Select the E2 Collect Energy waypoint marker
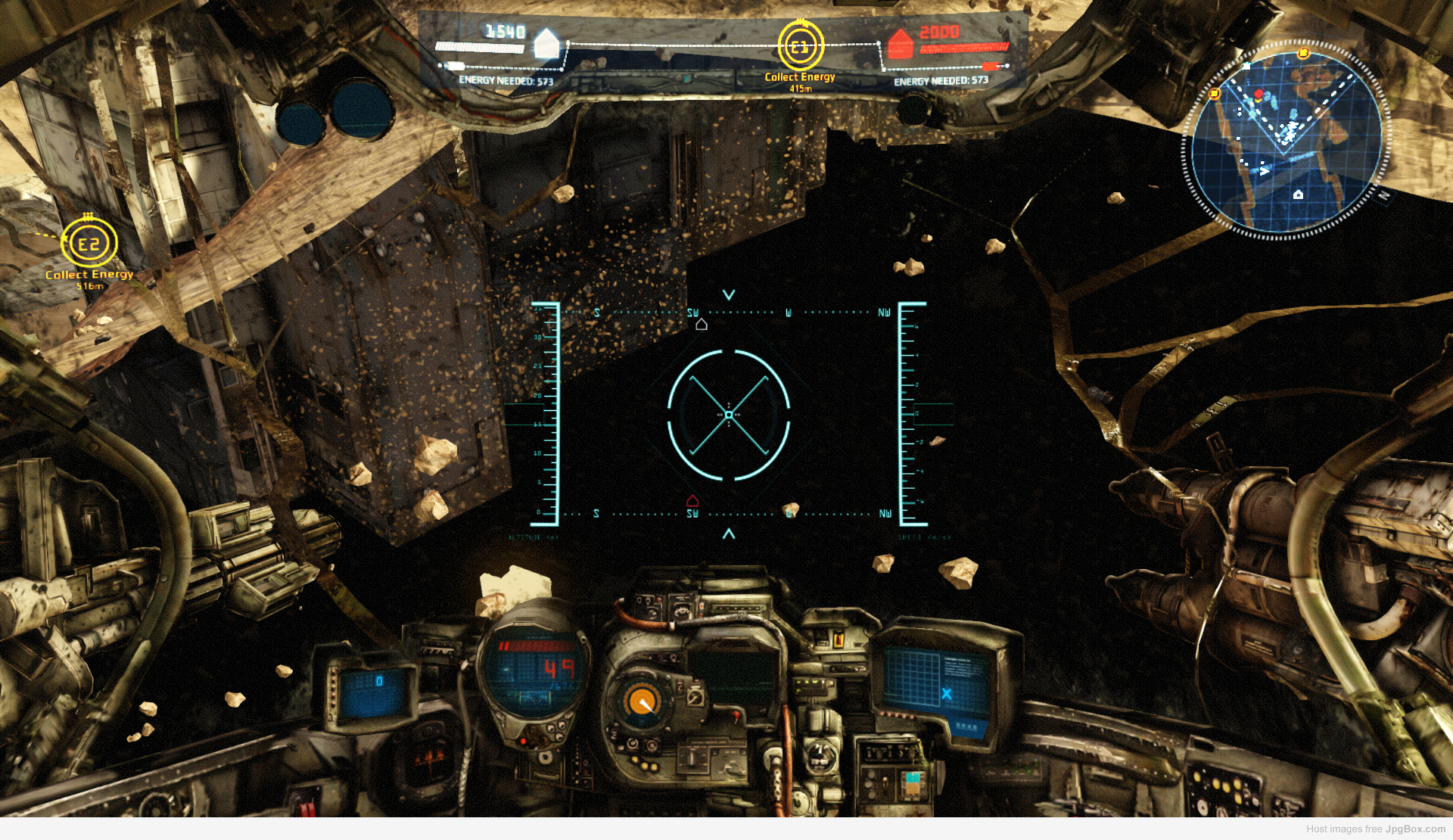This screenshot has height=840, width=1453. (89, 244)
